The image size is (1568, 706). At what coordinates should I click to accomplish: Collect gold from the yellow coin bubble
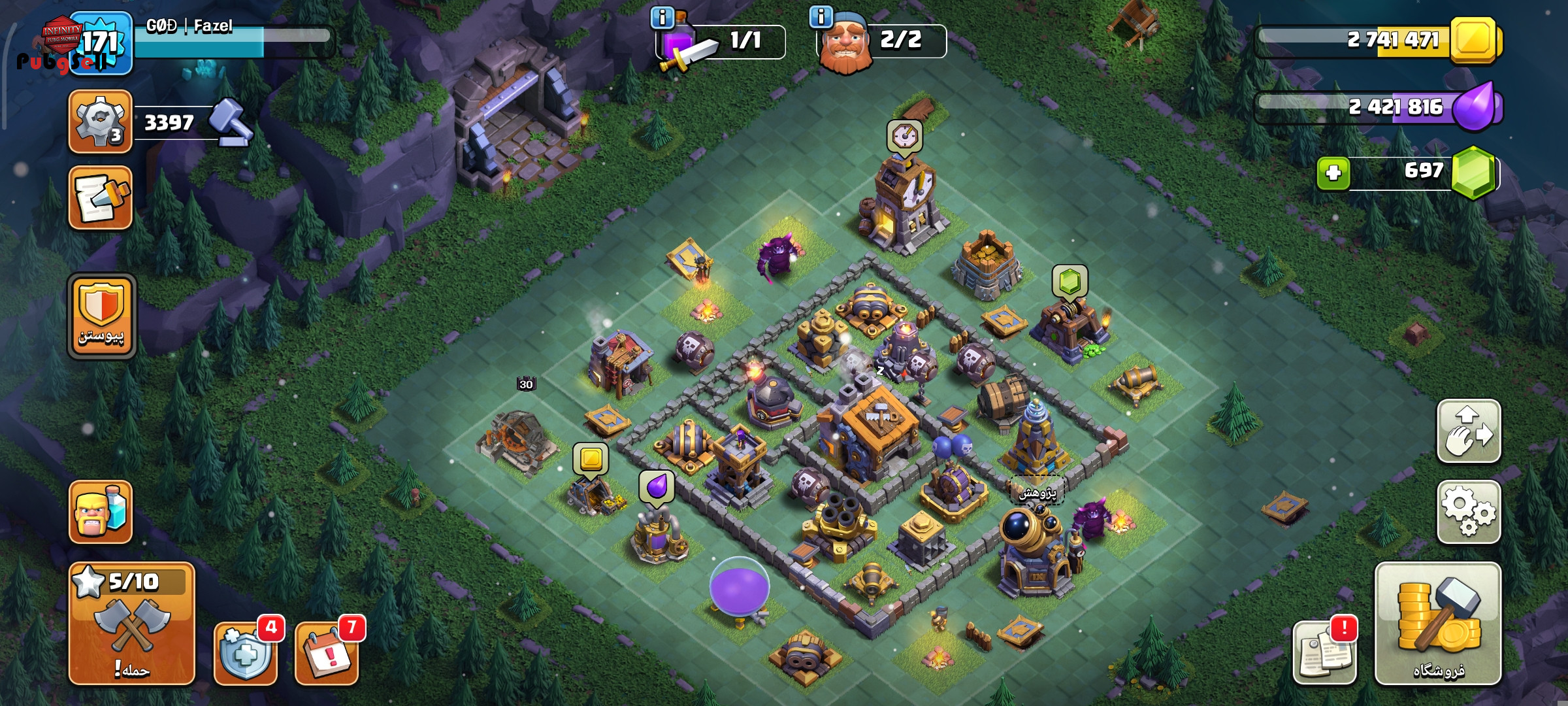pyautogui.click(x=591, y=459)
